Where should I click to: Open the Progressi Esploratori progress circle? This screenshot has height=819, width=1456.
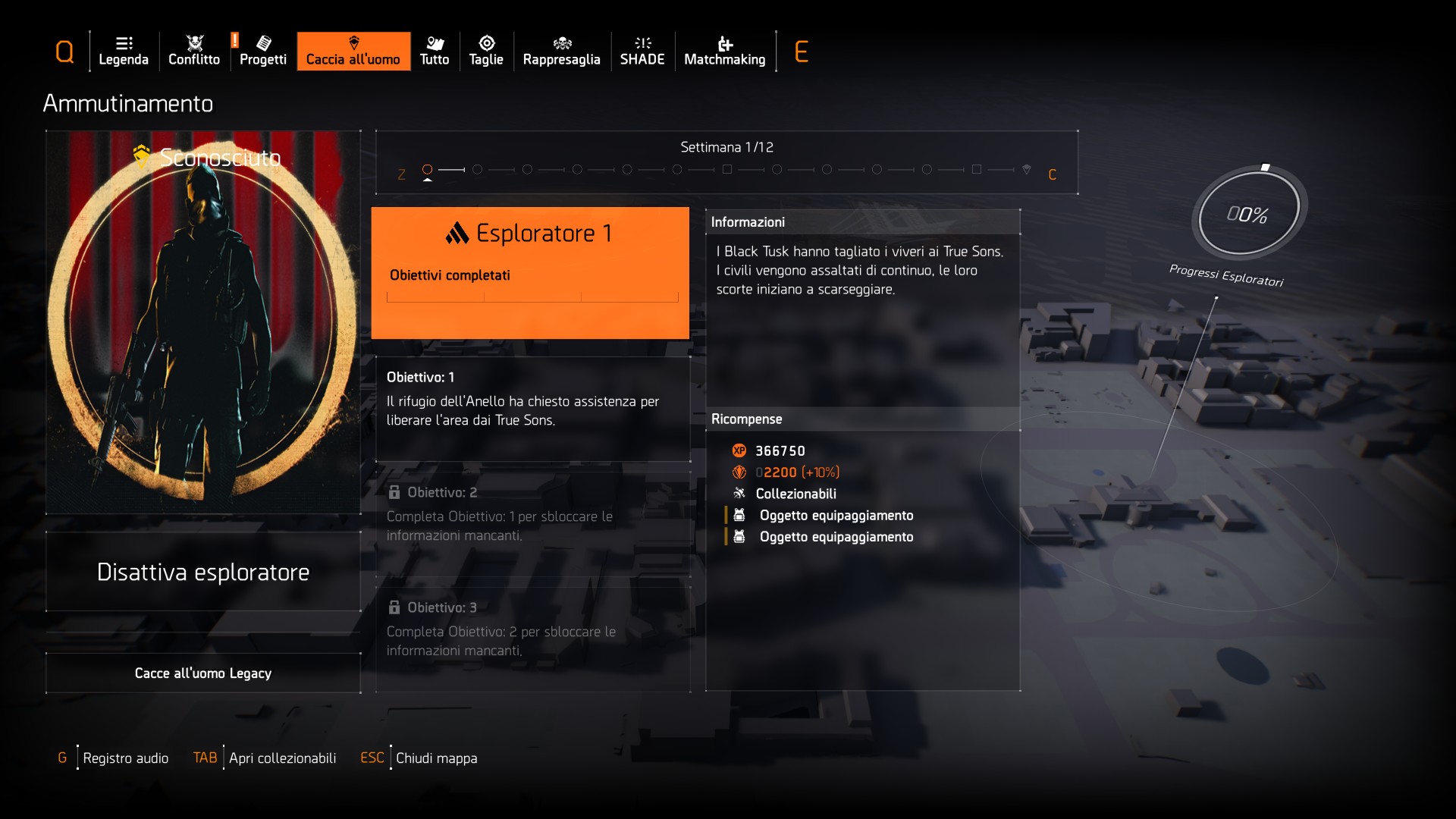point(1248,215)
